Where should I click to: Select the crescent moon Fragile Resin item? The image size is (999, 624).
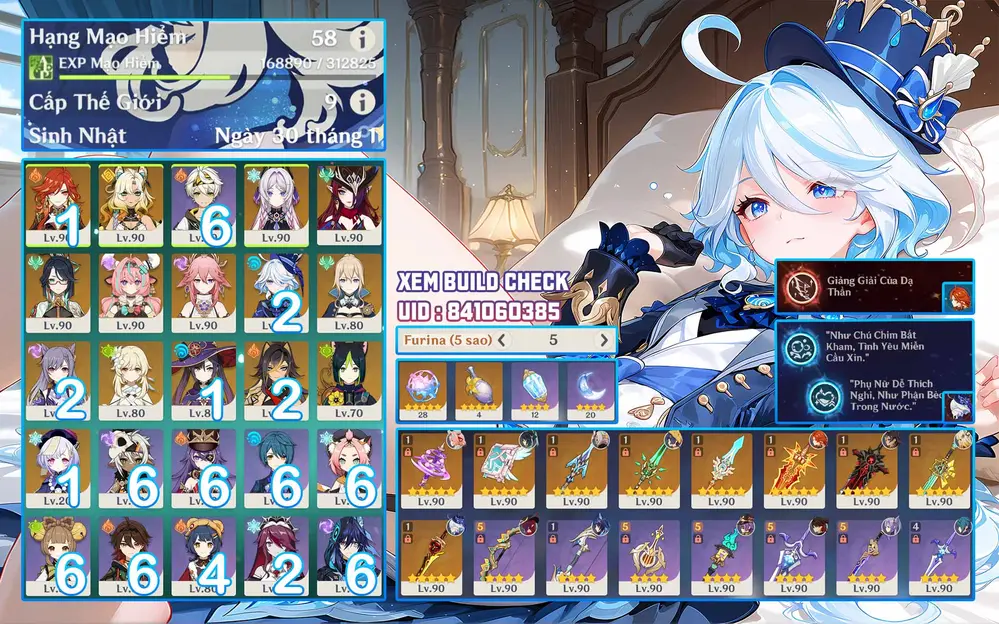(x=590, y=390)
